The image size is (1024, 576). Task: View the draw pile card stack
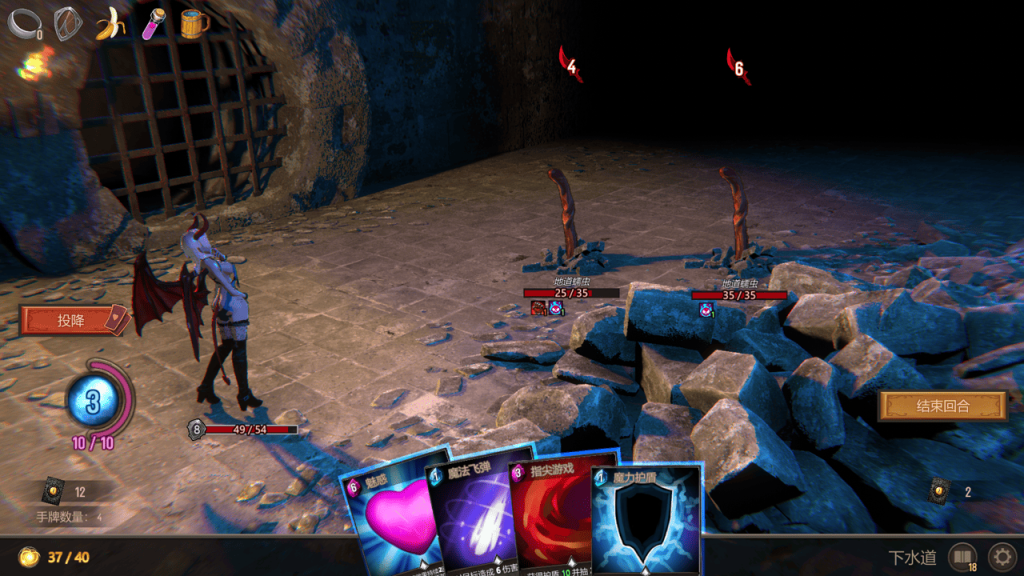(x=53, y=492)
